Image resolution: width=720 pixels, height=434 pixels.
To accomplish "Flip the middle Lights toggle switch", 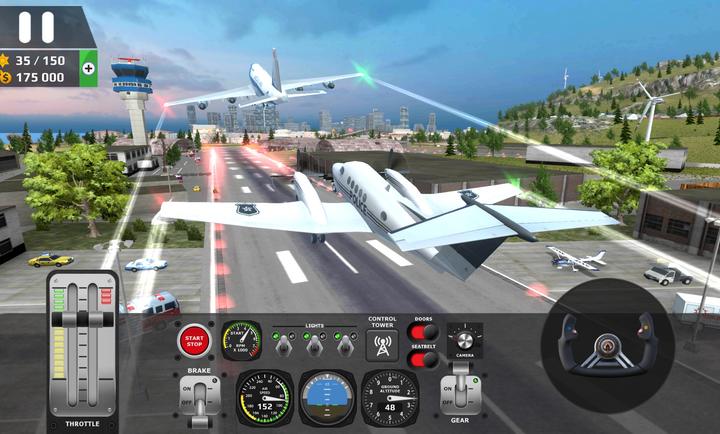I will click(x=314, y=343).
